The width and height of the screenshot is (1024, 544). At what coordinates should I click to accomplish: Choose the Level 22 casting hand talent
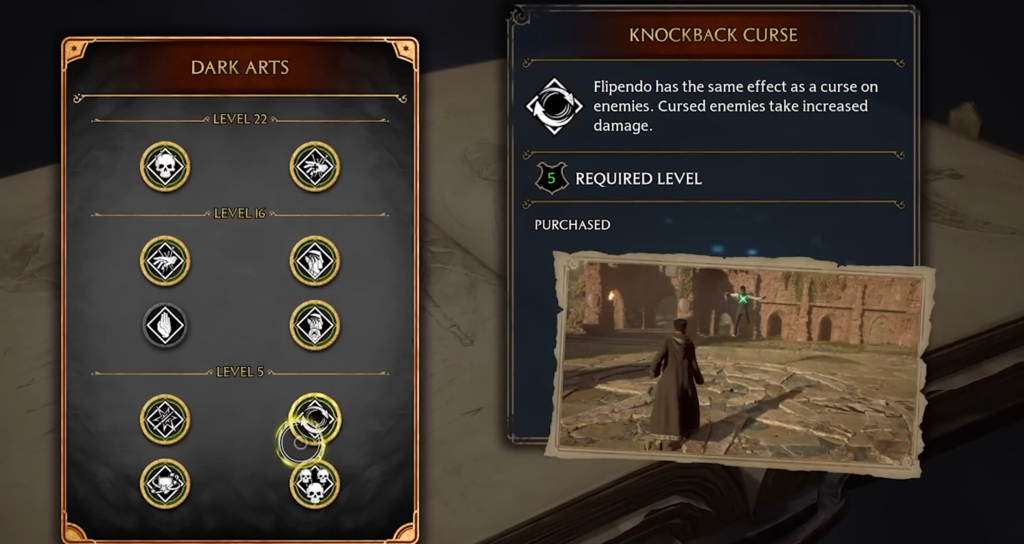(315, 167)
